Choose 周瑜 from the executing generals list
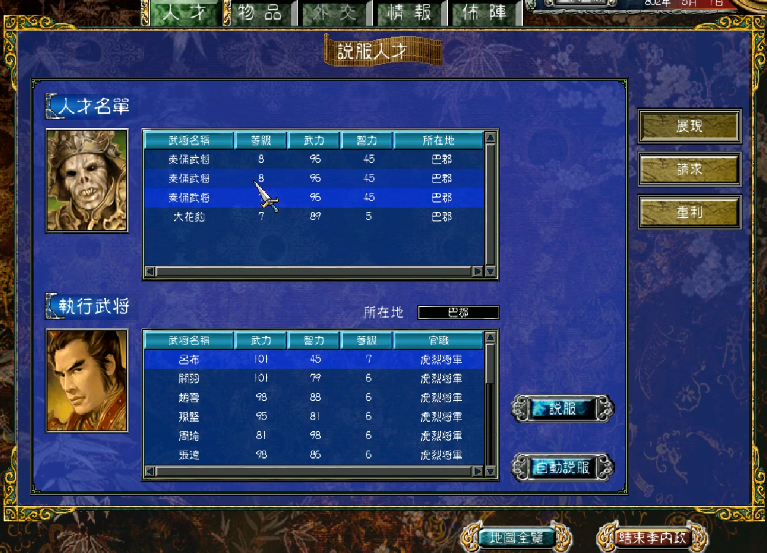 pos(188,436)
